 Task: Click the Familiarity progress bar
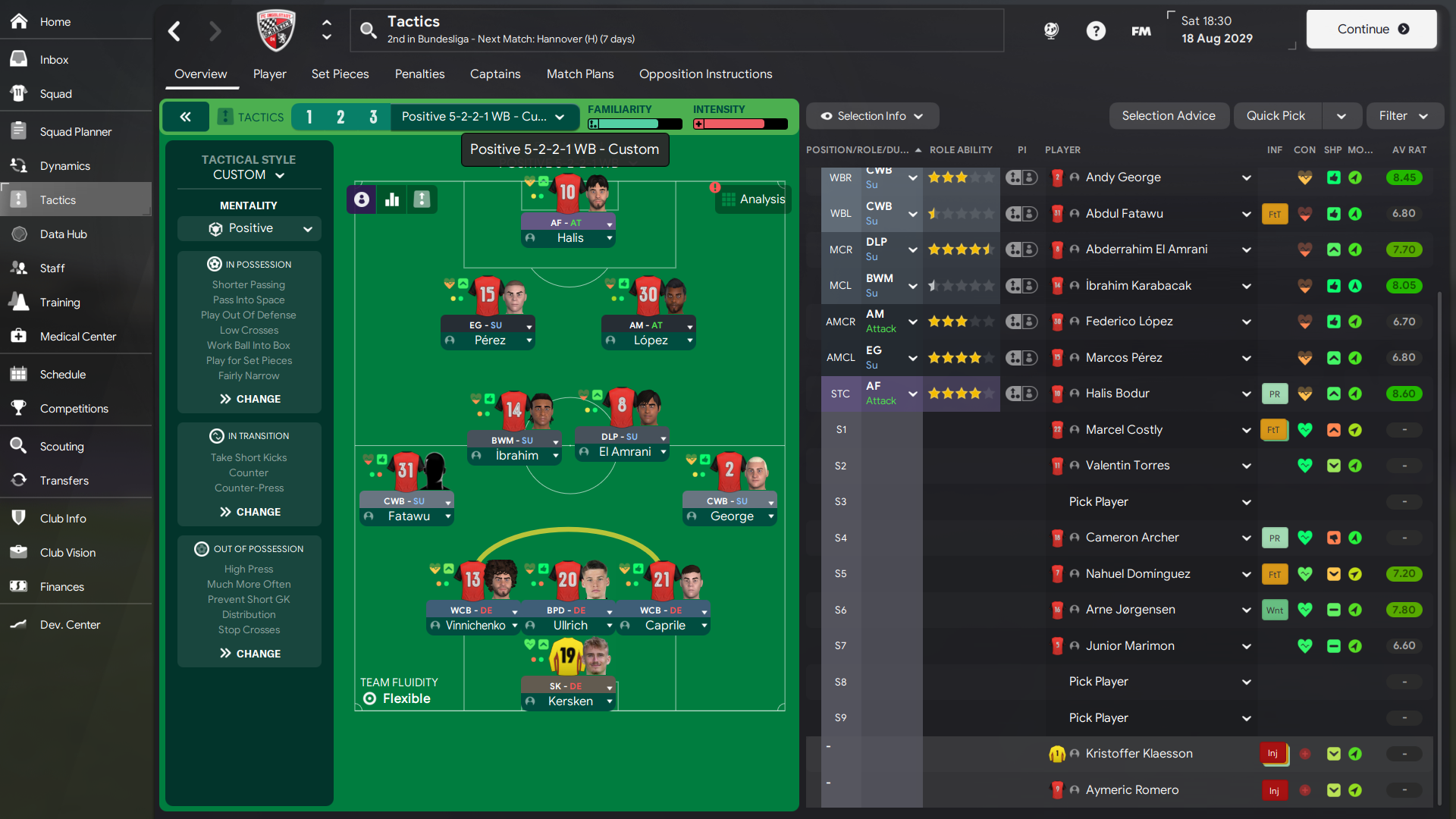coord(634,123)
